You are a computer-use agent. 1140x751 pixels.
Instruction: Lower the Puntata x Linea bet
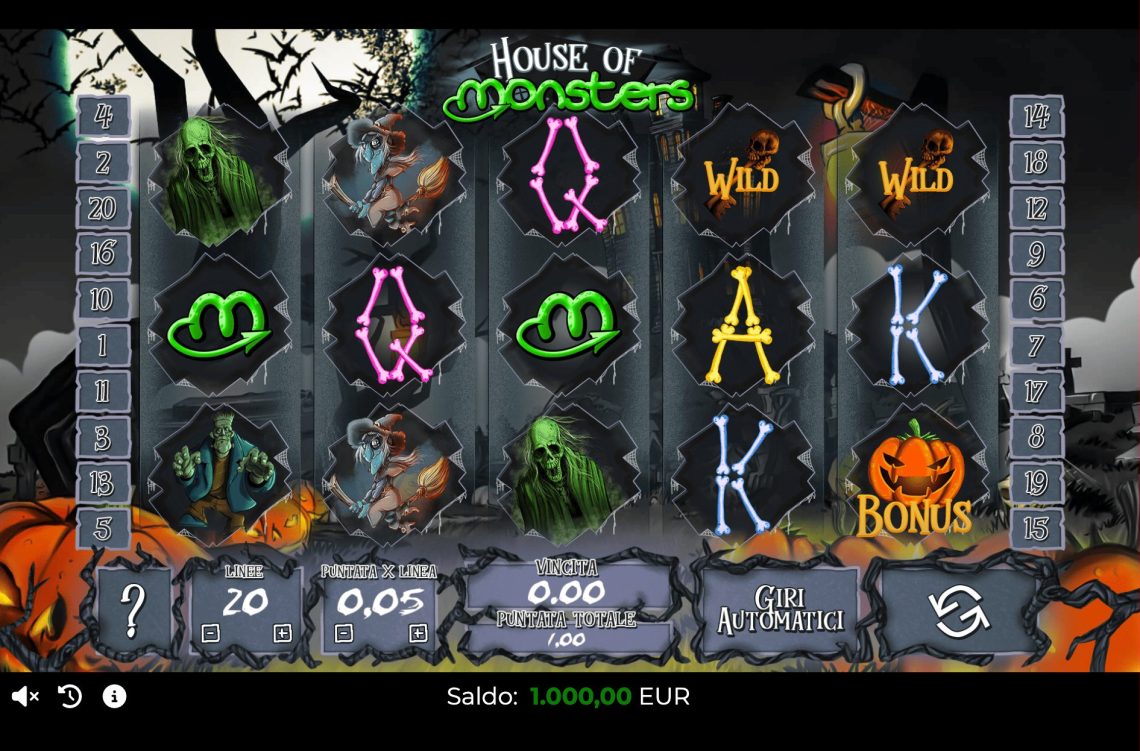tap(343, 633)
